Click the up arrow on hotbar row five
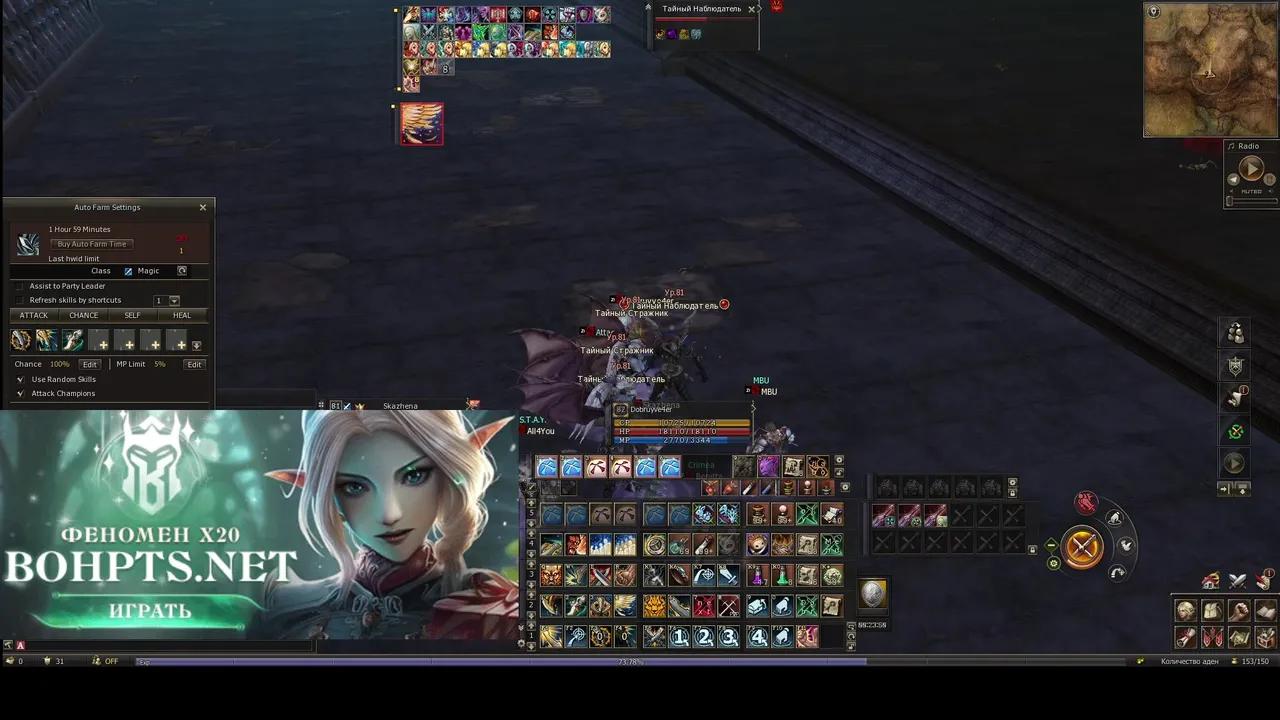Viewport: 1280px width, 720px height. pyautogui.click(x=531, y=502)
